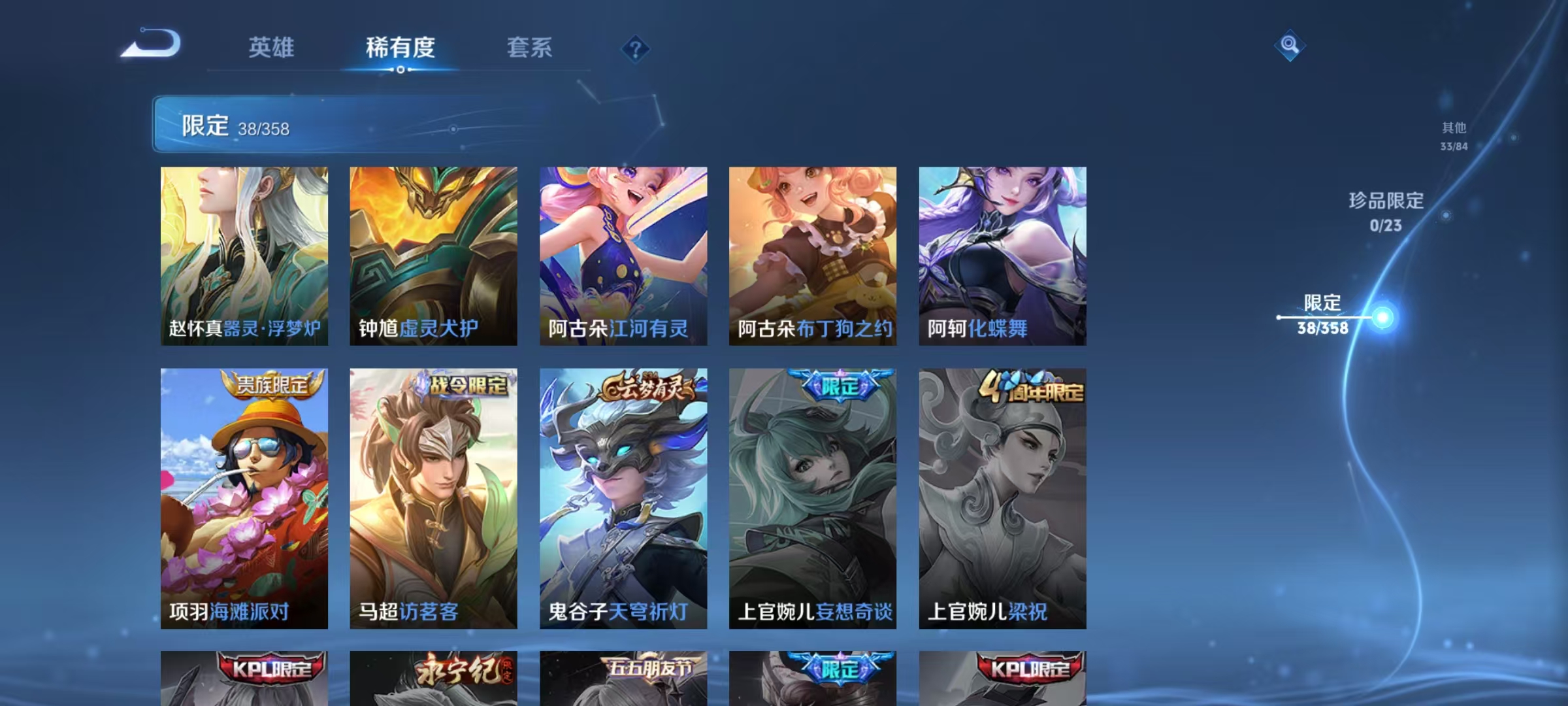Navigate to the 其他 33/84 category
Screen dimensions: 1568x706
(1454, 137)
